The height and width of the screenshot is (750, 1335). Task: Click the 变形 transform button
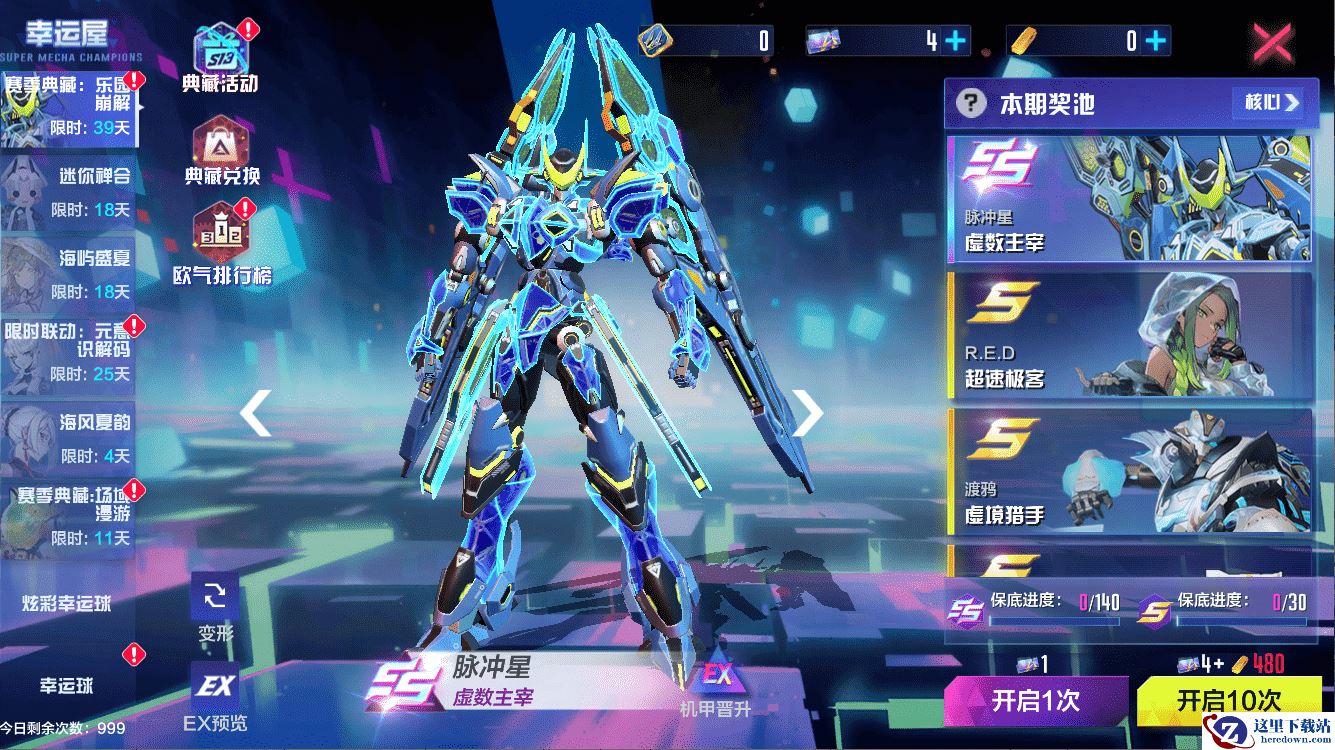[x=215, y=608]
